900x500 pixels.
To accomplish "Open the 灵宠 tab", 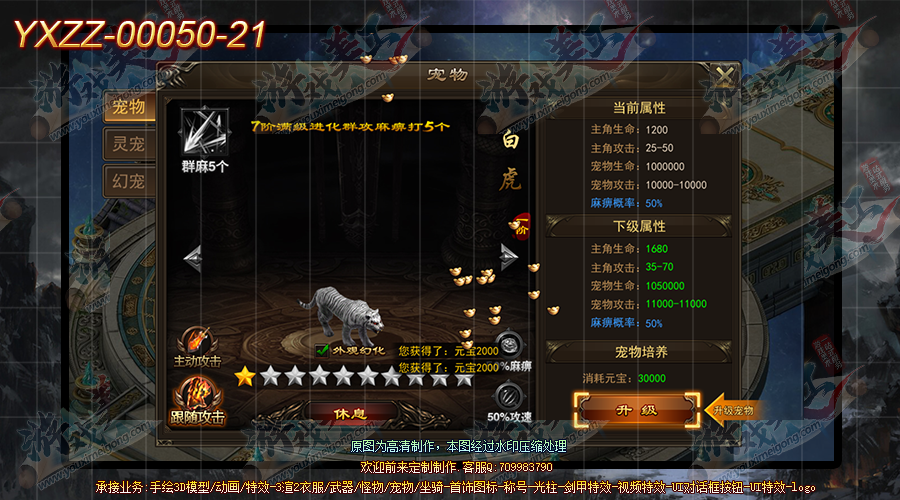I will coord(131,145).
